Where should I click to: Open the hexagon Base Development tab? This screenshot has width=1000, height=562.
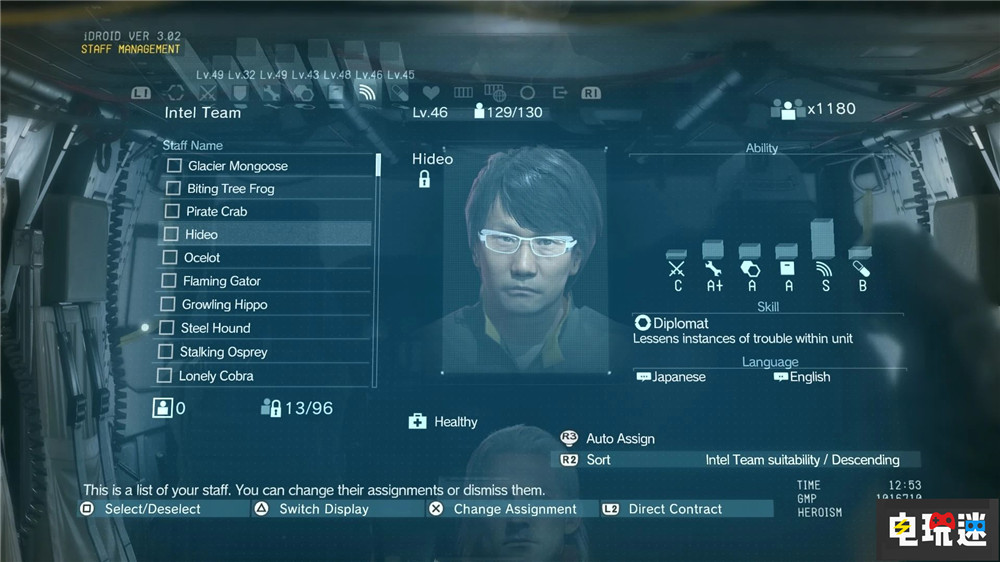click(304, 93)
